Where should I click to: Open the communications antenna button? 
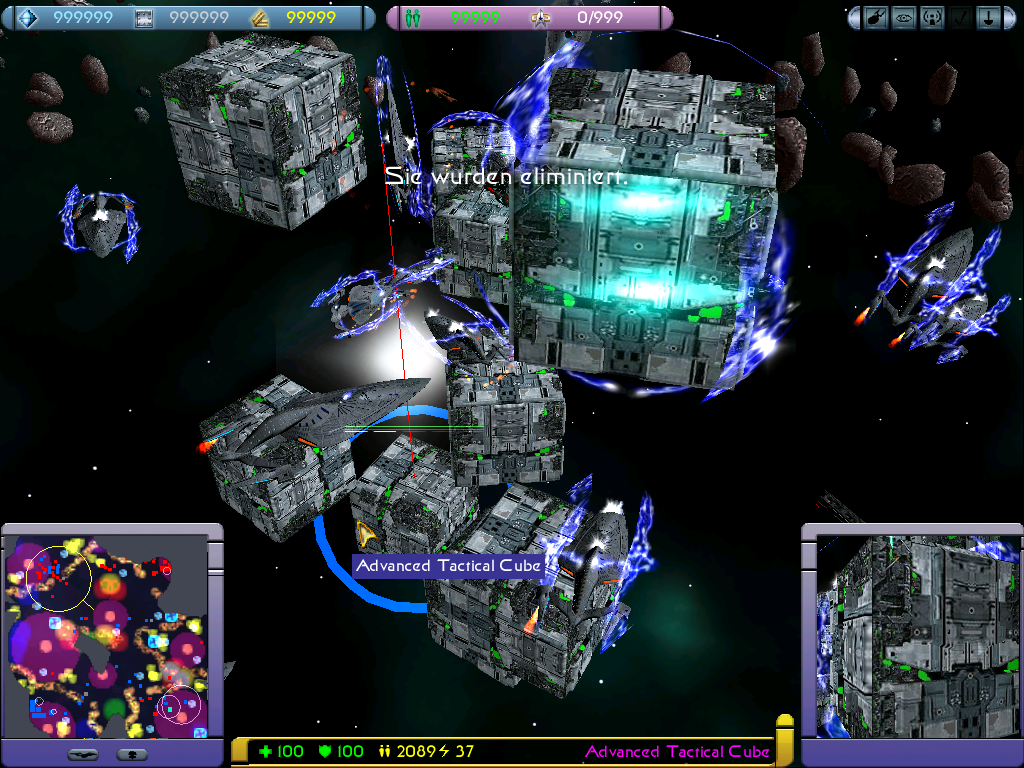click(x=931, y=17)
